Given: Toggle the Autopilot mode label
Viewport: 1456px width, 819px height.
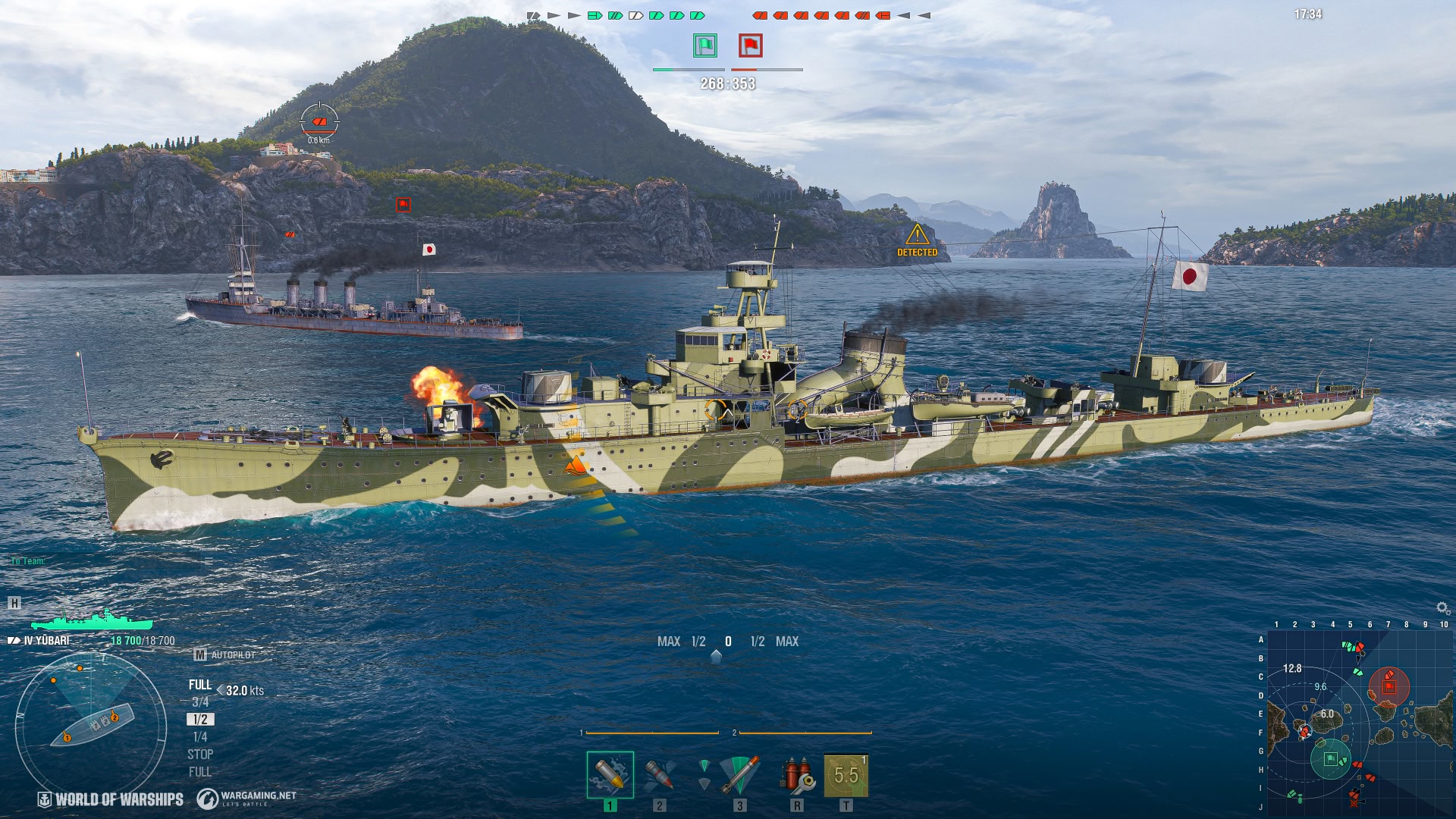Looking at the screenshot, I should pyautogui.click(x=226, y=654).
